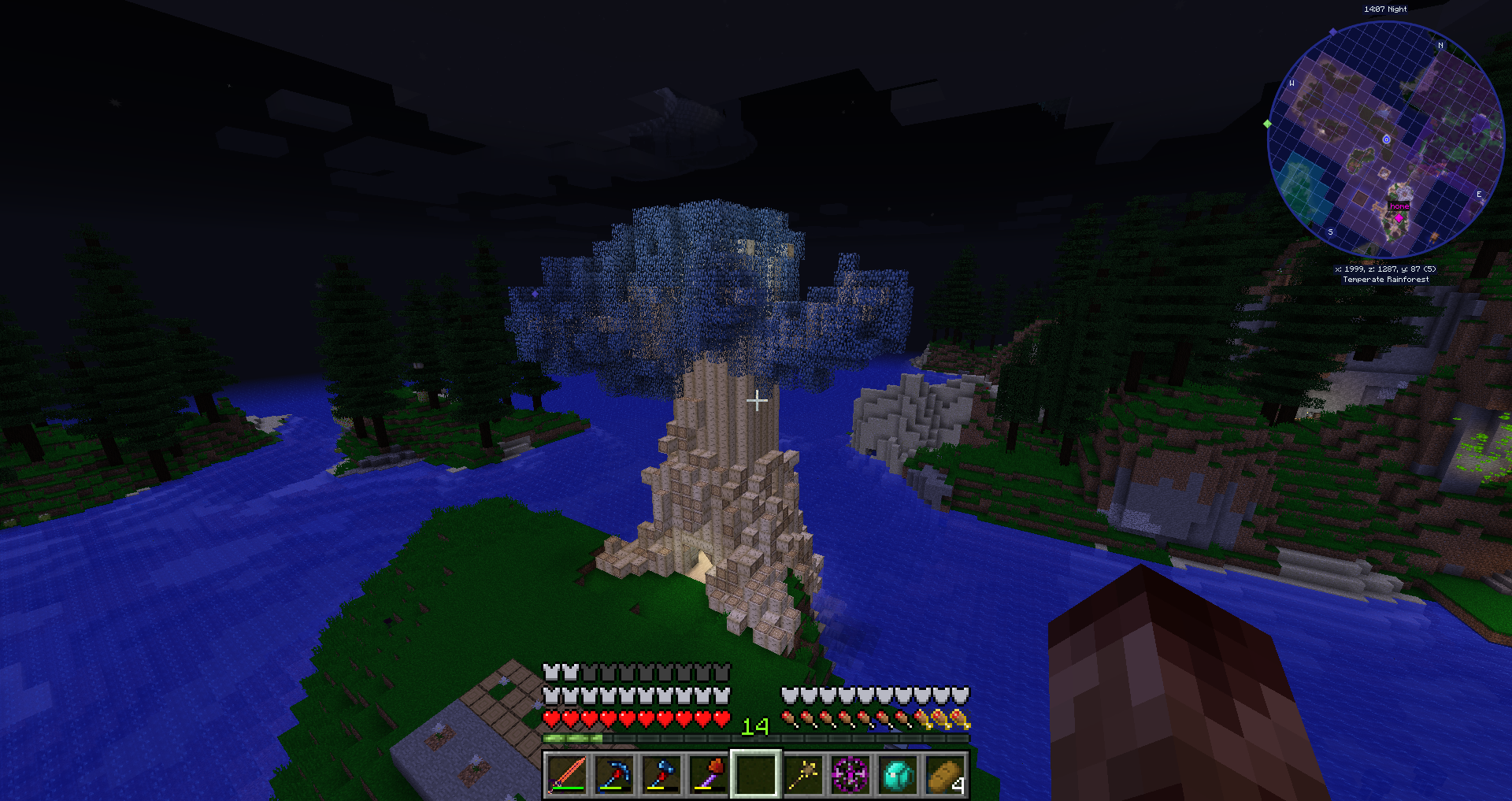Click the green diamond marker on minimap edge
The height and width of the screenshot is (801, 1512).
1267,124
